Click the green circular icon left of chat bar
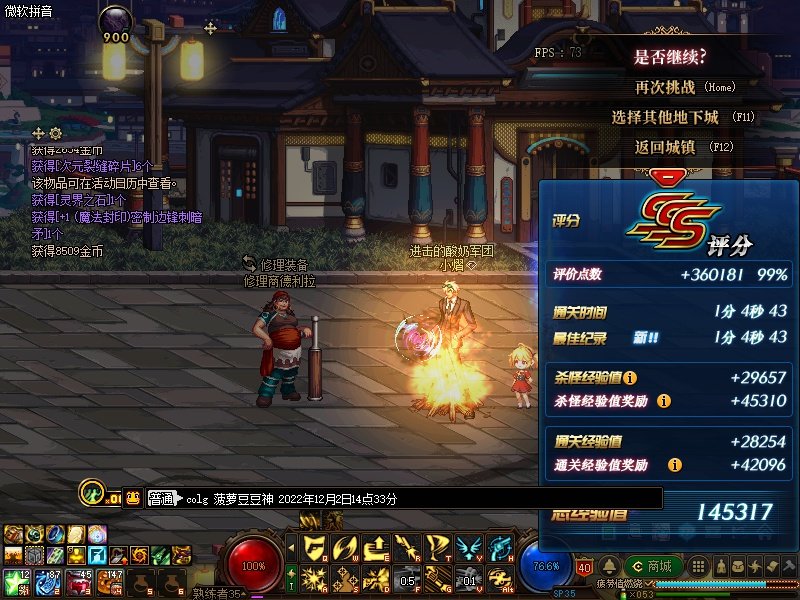The width and height of the screenshot is (800, 600). (x=92, y=492)
